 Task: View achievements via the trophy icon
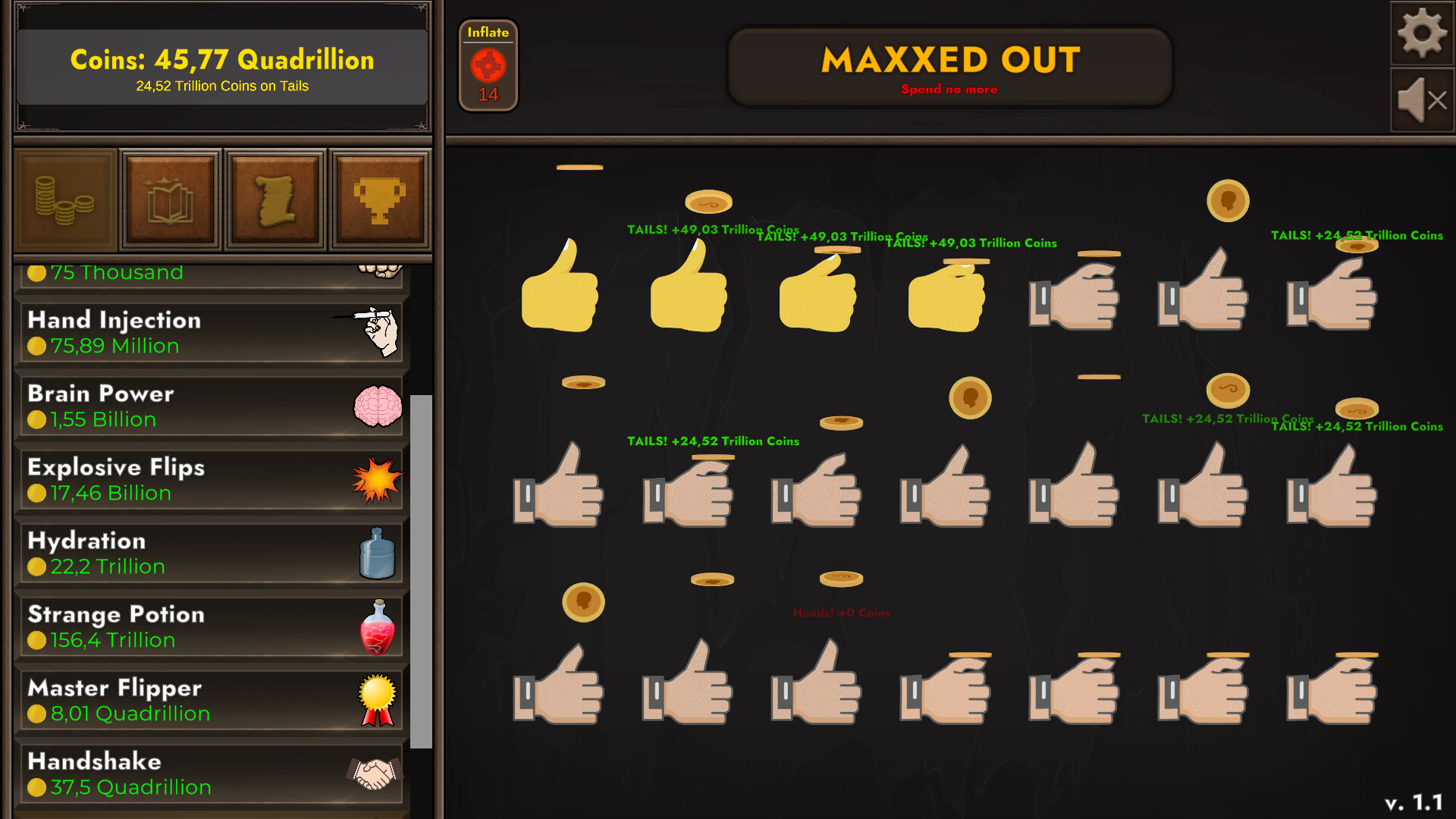click(x=380, y=199)
